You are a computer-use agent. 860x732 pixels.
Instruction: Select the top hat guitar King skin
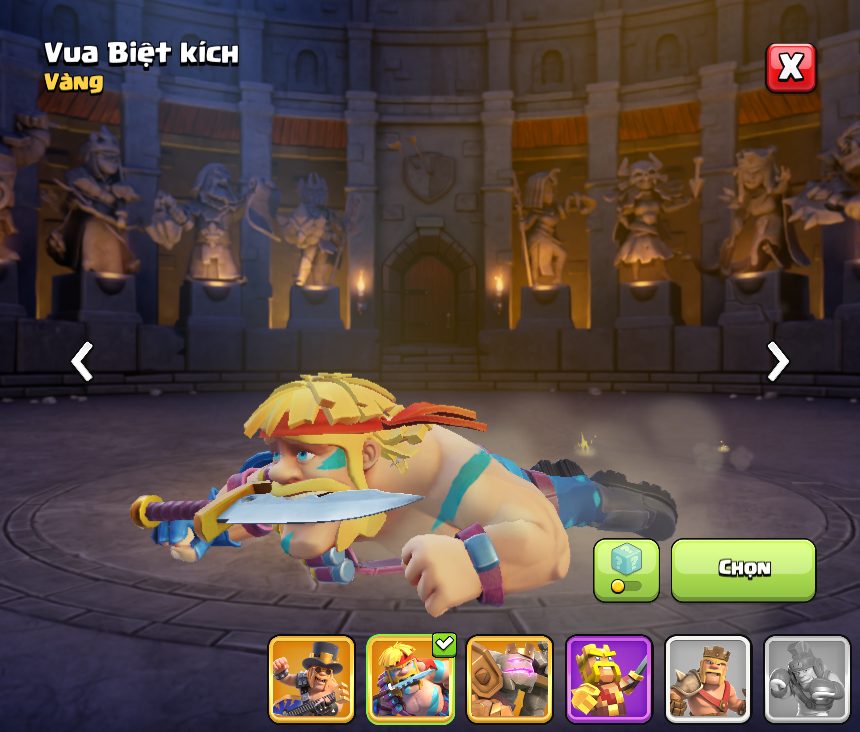[x=311, y=679]
